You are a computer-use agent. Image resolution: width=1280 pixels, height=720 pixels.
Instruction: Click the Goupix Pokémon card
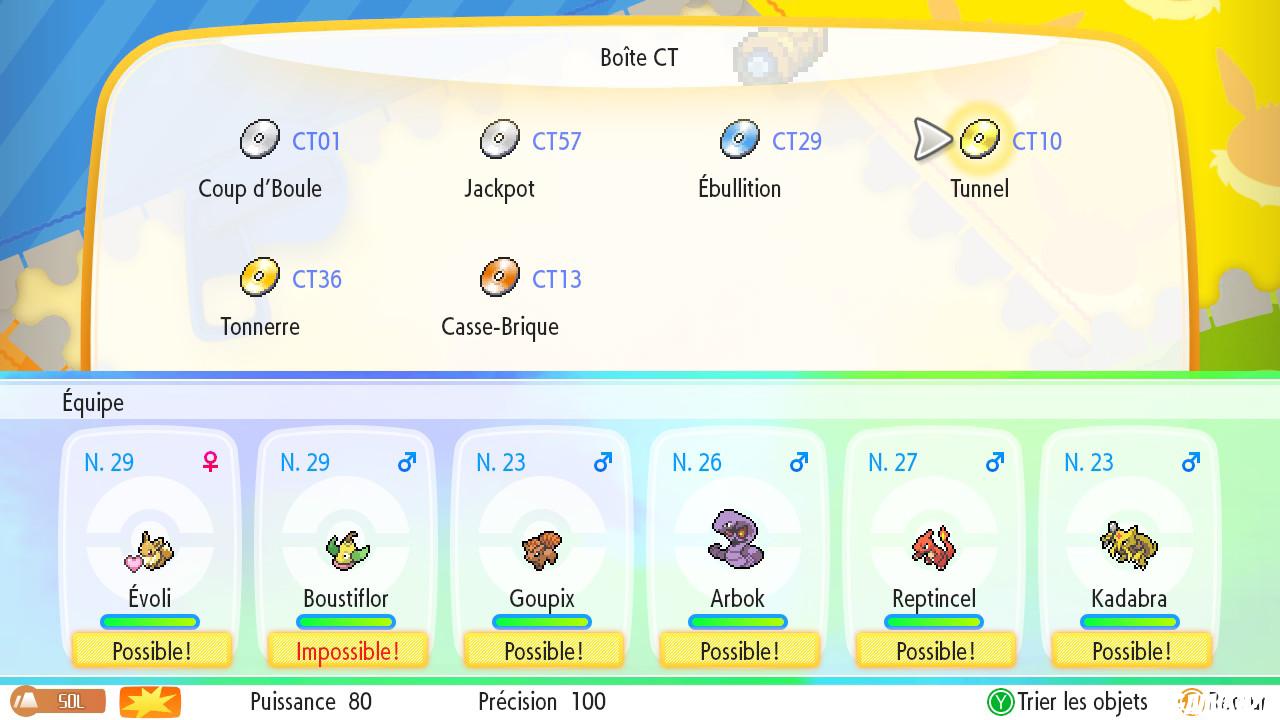[x=542, y=547]
